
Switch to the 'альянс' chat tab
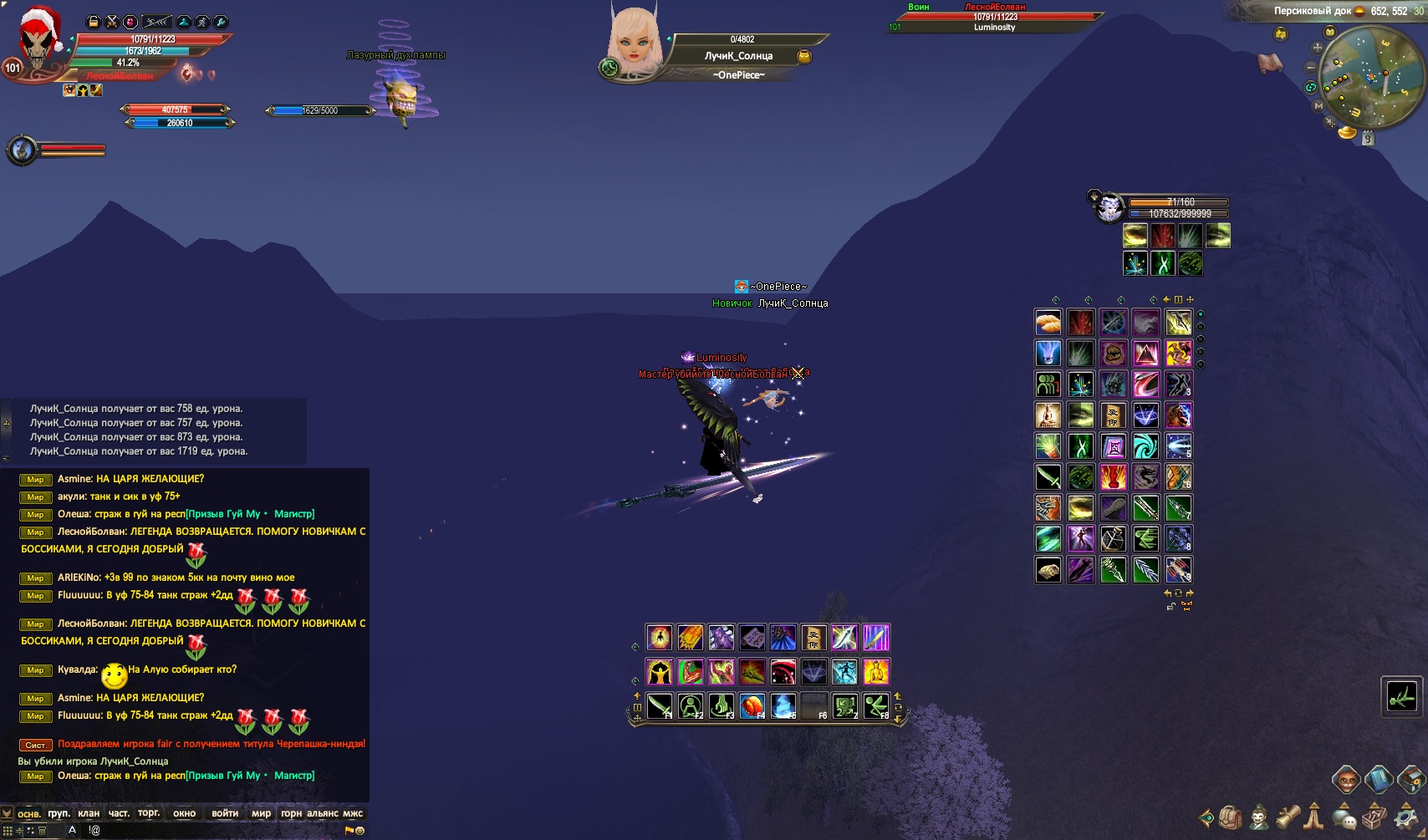[323, 813]
